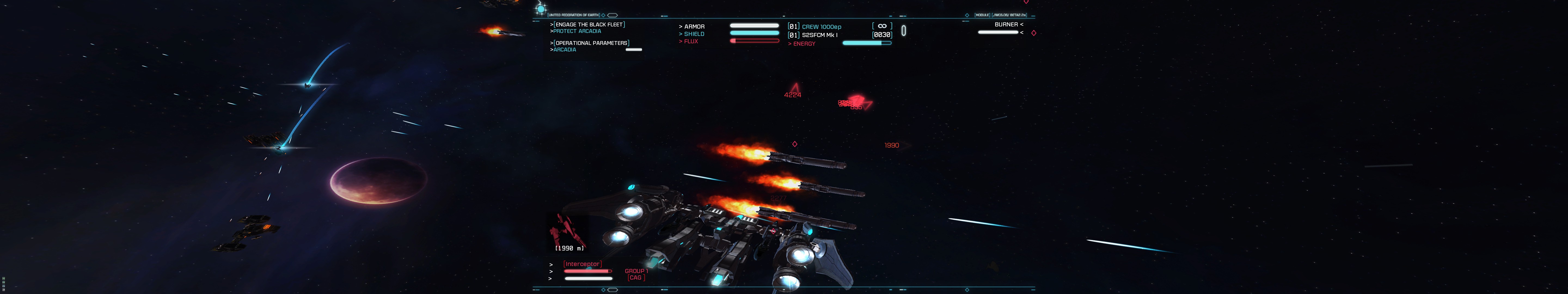Image resolution: width=1568 pixels, height=294 pixels.
Task: Select the red diamond target marker in space
Action: click(x=794, y=145)
